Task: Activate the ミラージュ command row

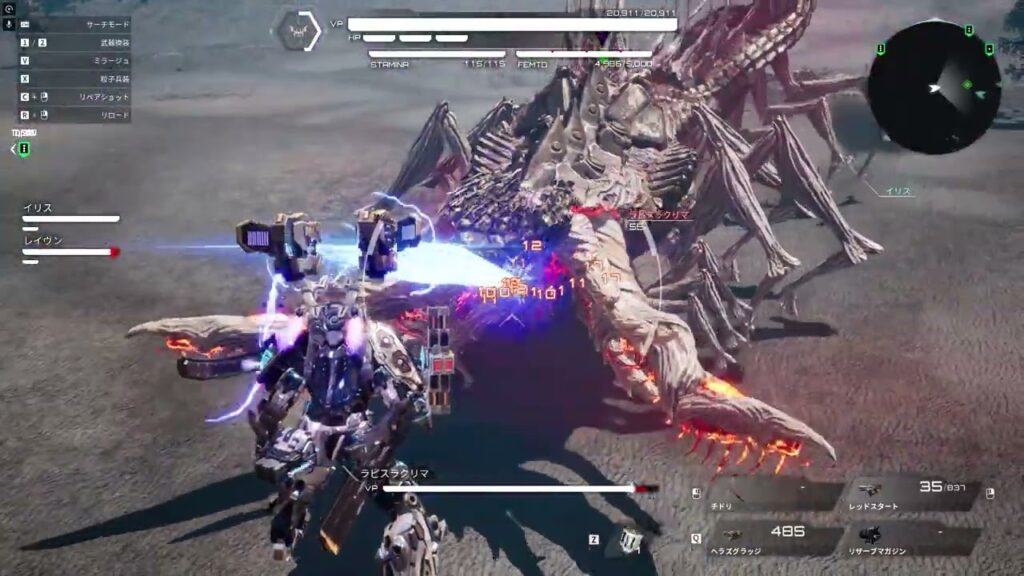Action: point(75,60)
